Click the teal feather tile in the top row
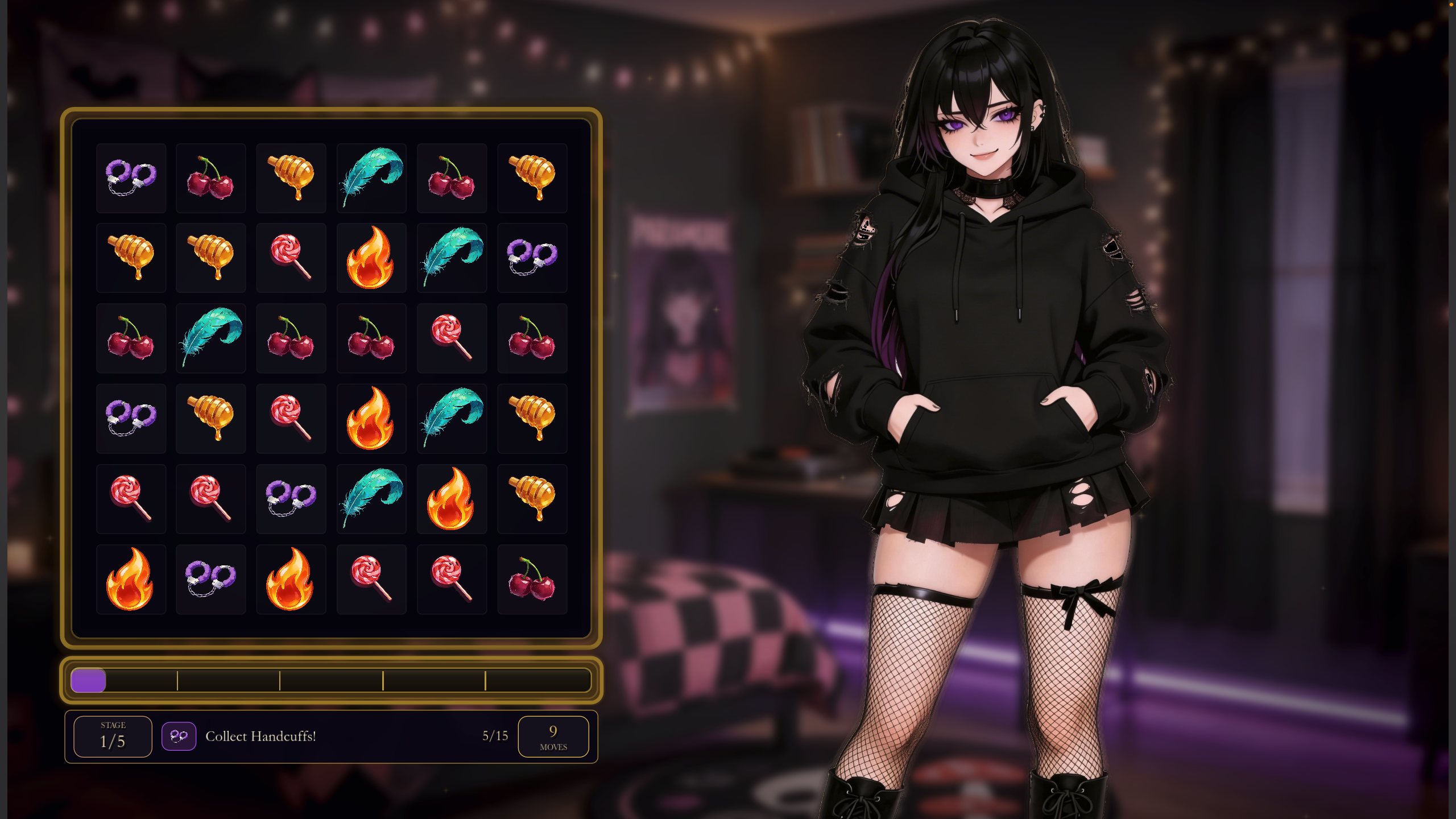1456x819 pixels. (371, 177)
